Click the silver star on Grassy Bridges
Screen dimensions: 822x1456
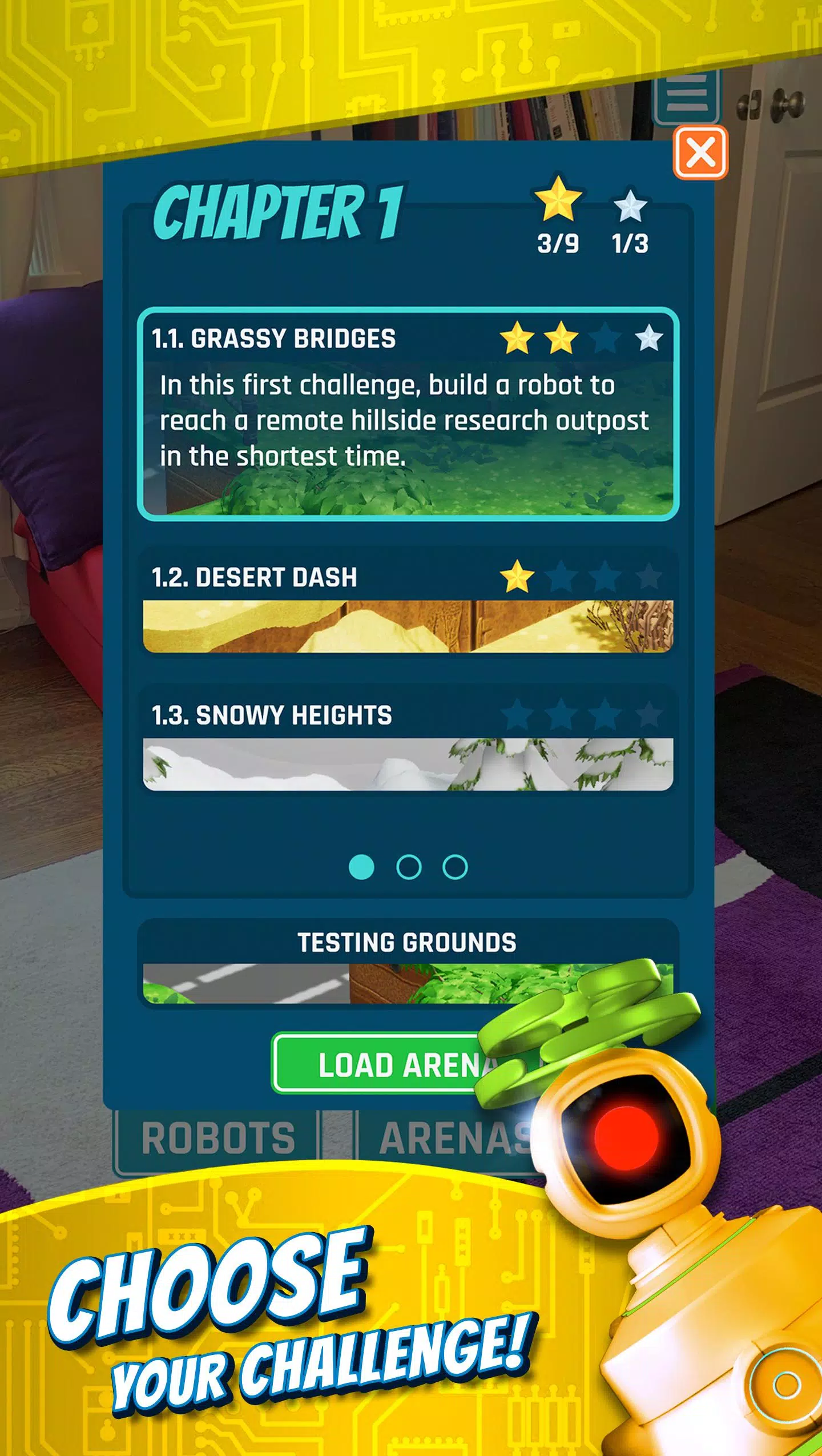[650, 340]
